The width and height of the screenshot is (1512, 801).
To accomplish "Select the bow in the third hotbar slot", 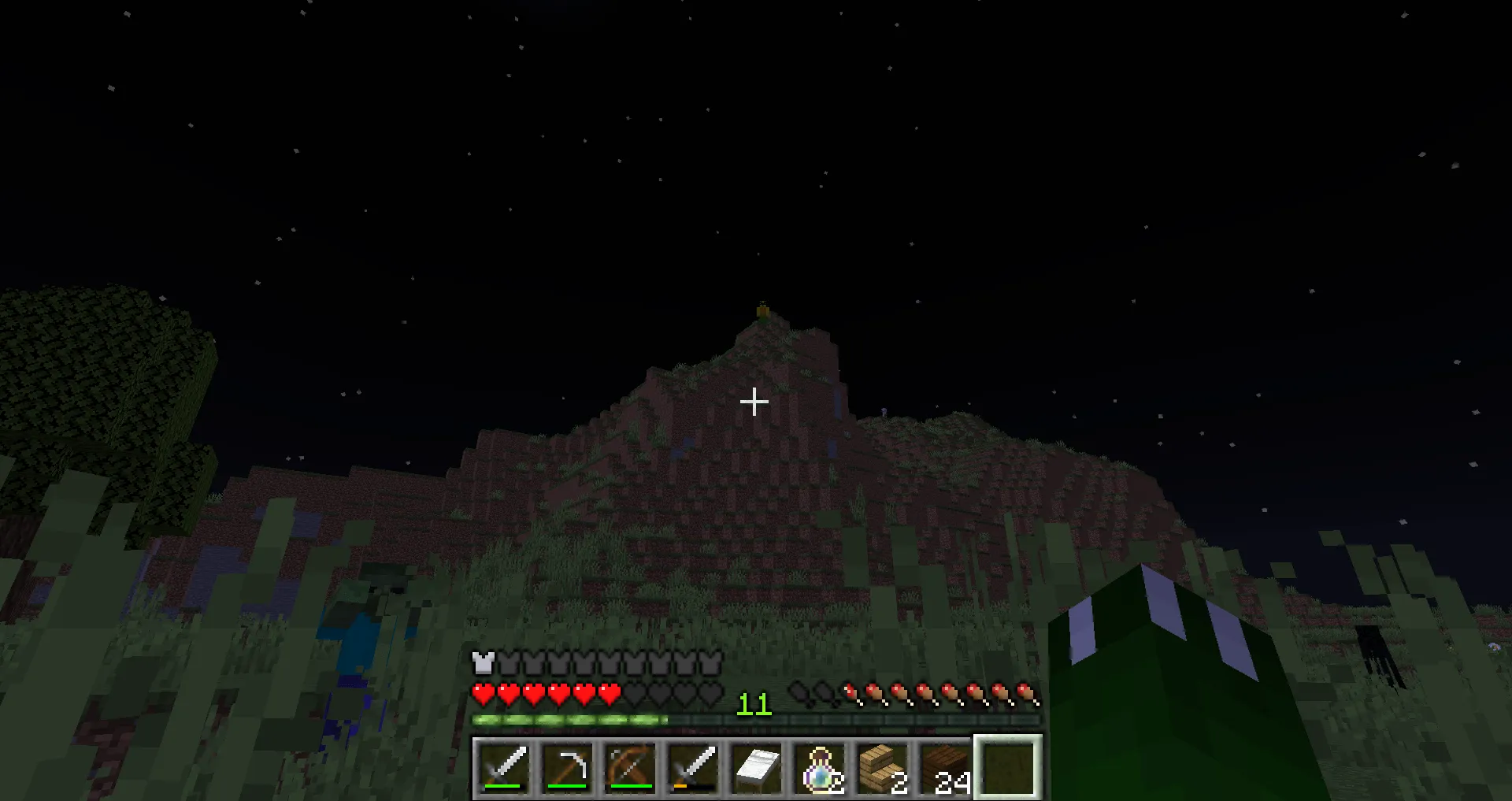I will point(629,768).
